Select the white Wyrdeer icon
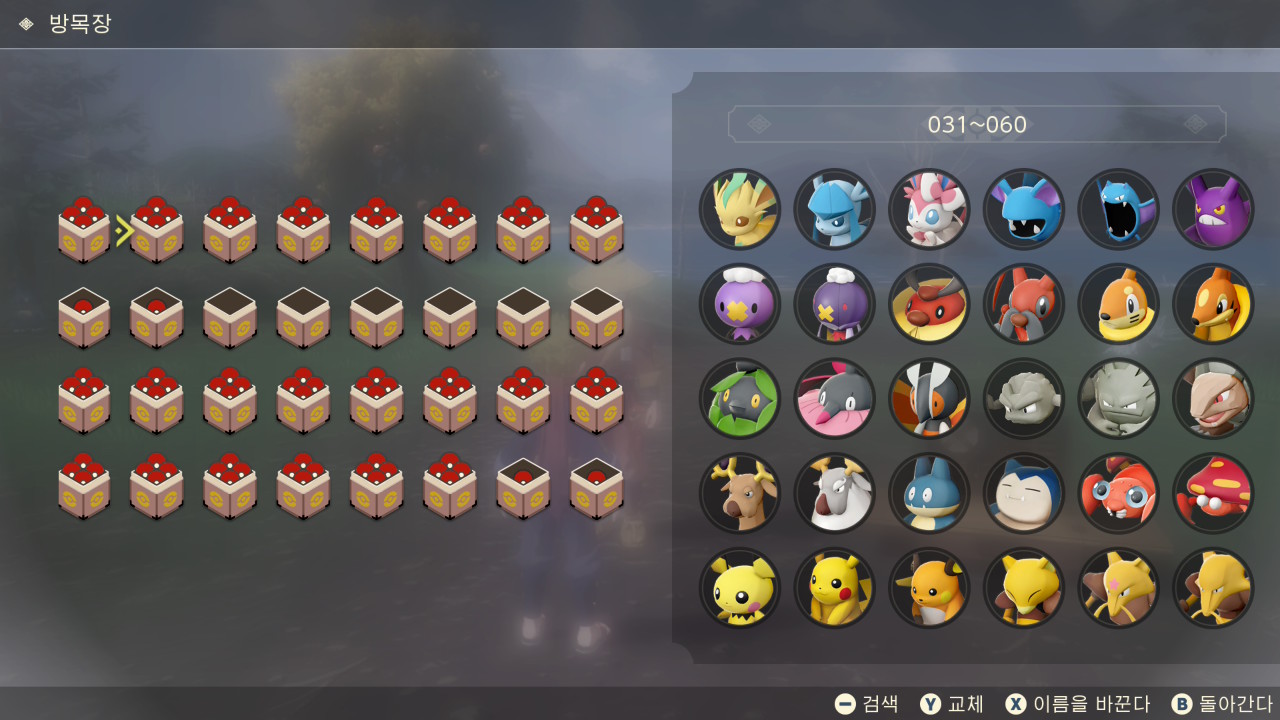The image size is (1280, 720). tap(834, 493)
